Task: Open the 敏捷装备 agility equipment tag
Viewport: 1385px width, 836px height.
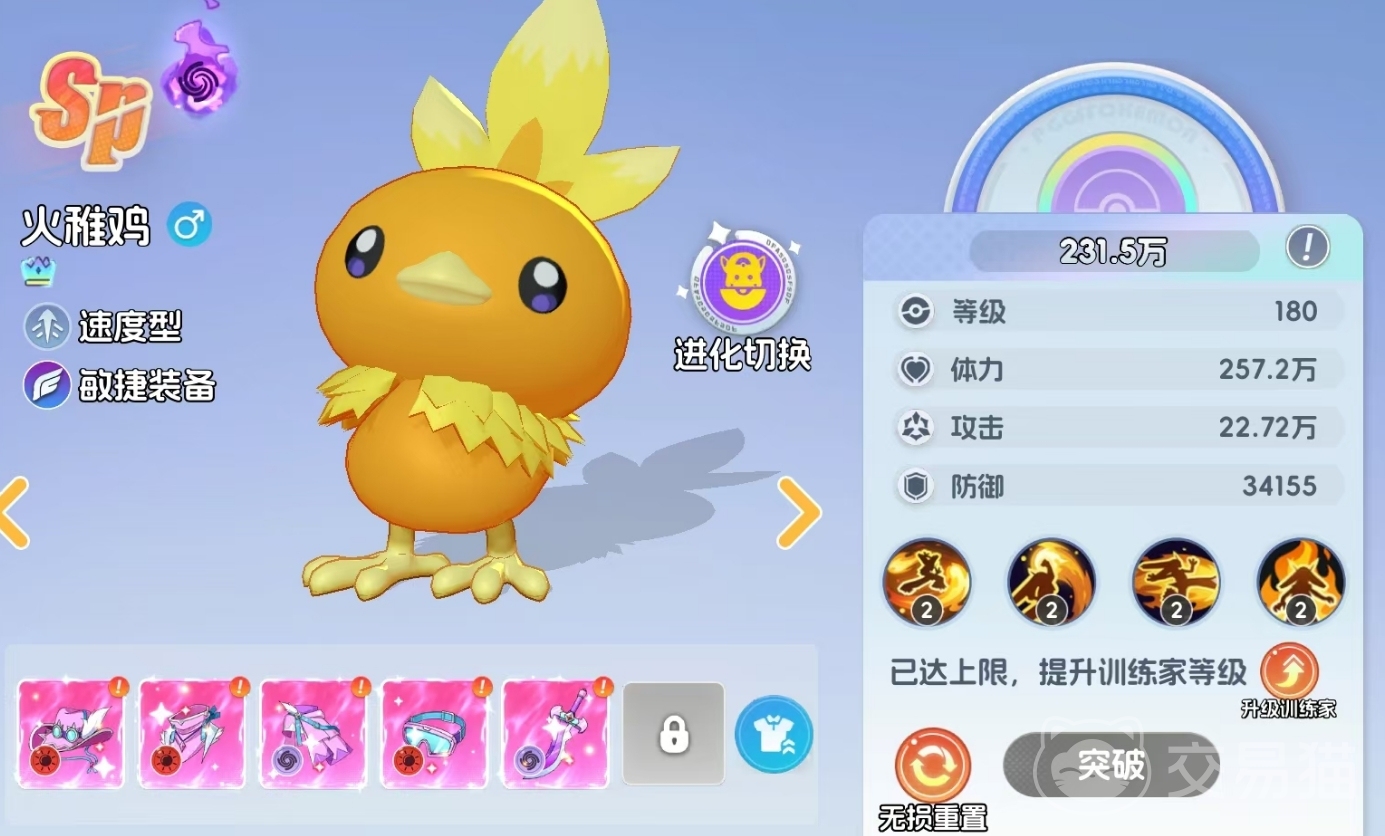Action: pyautogui.click(x=120, y=386)
